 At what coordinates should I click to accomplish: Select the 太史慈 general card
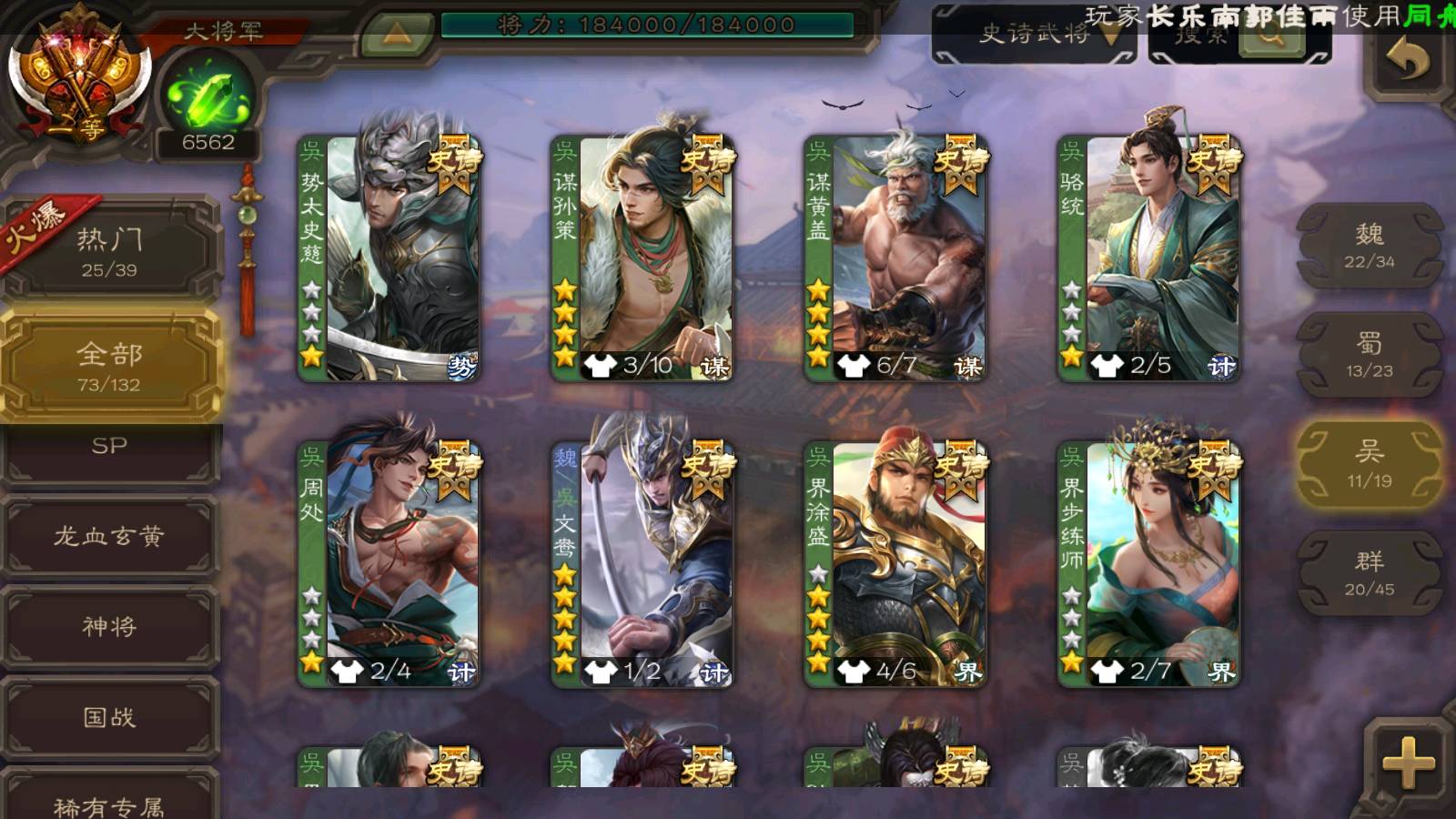[x=390, y=258]
